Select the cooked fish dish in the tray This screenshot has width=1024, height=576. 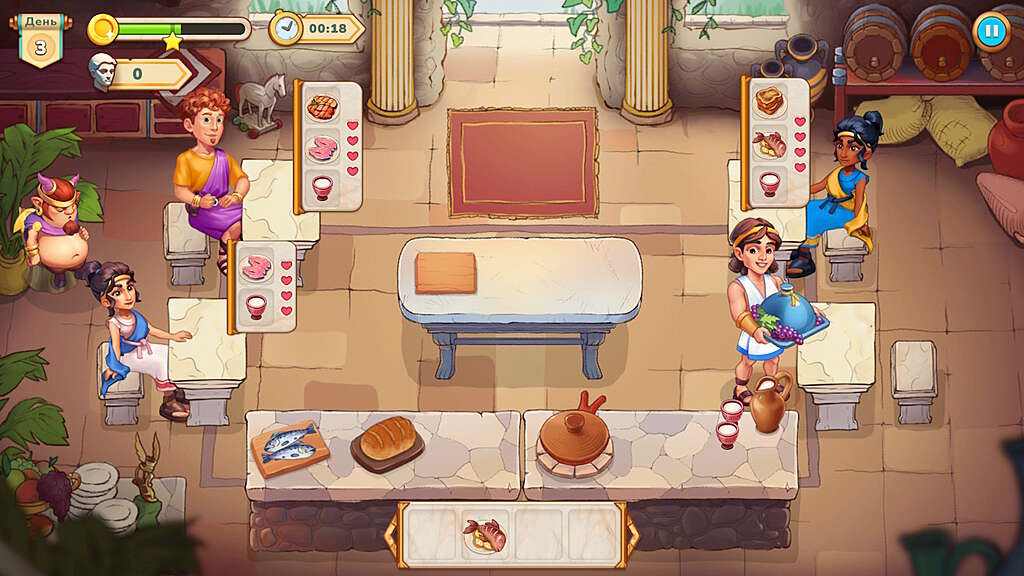click(484, 534)
